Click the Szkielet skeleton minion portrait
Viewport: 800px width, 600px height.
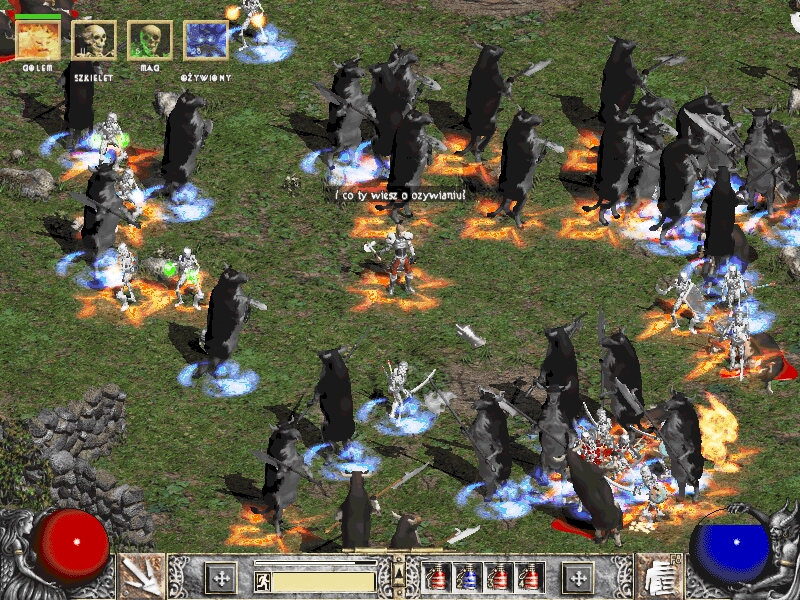point(94,41)
